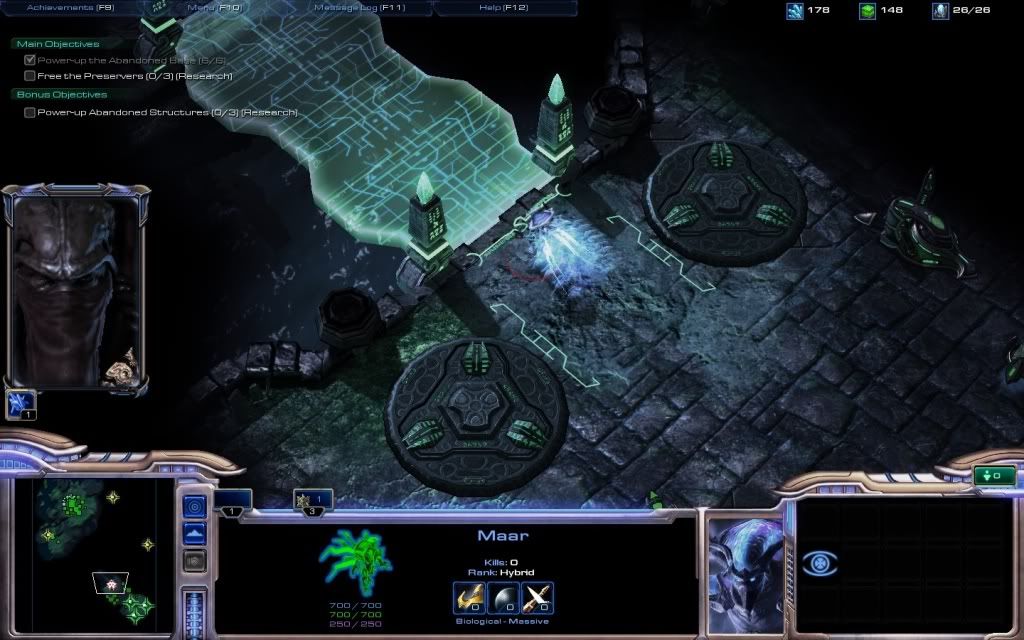Viewport: 1024px width, 640px height.
Task: Inspect Maar's weapon claw icon
Action: [467, 599]
